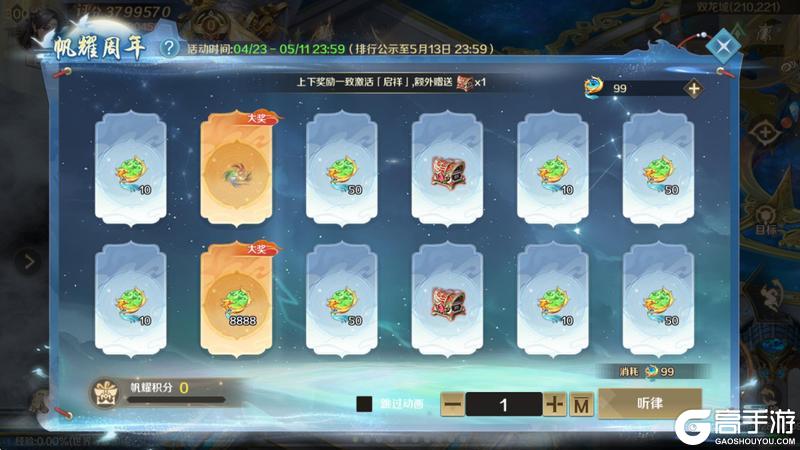The height and width of the screenshot is (450, 800).
Task: Click the 听律 draw button
Action: [649, 402]
